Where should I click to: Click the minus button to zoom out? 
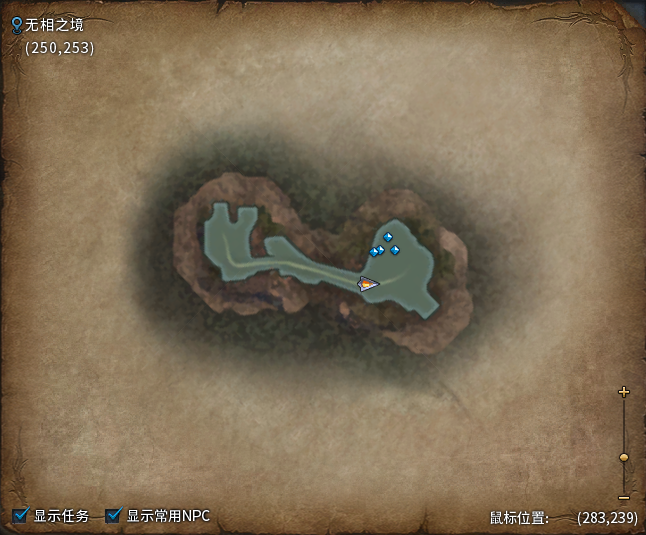(624, 497)
